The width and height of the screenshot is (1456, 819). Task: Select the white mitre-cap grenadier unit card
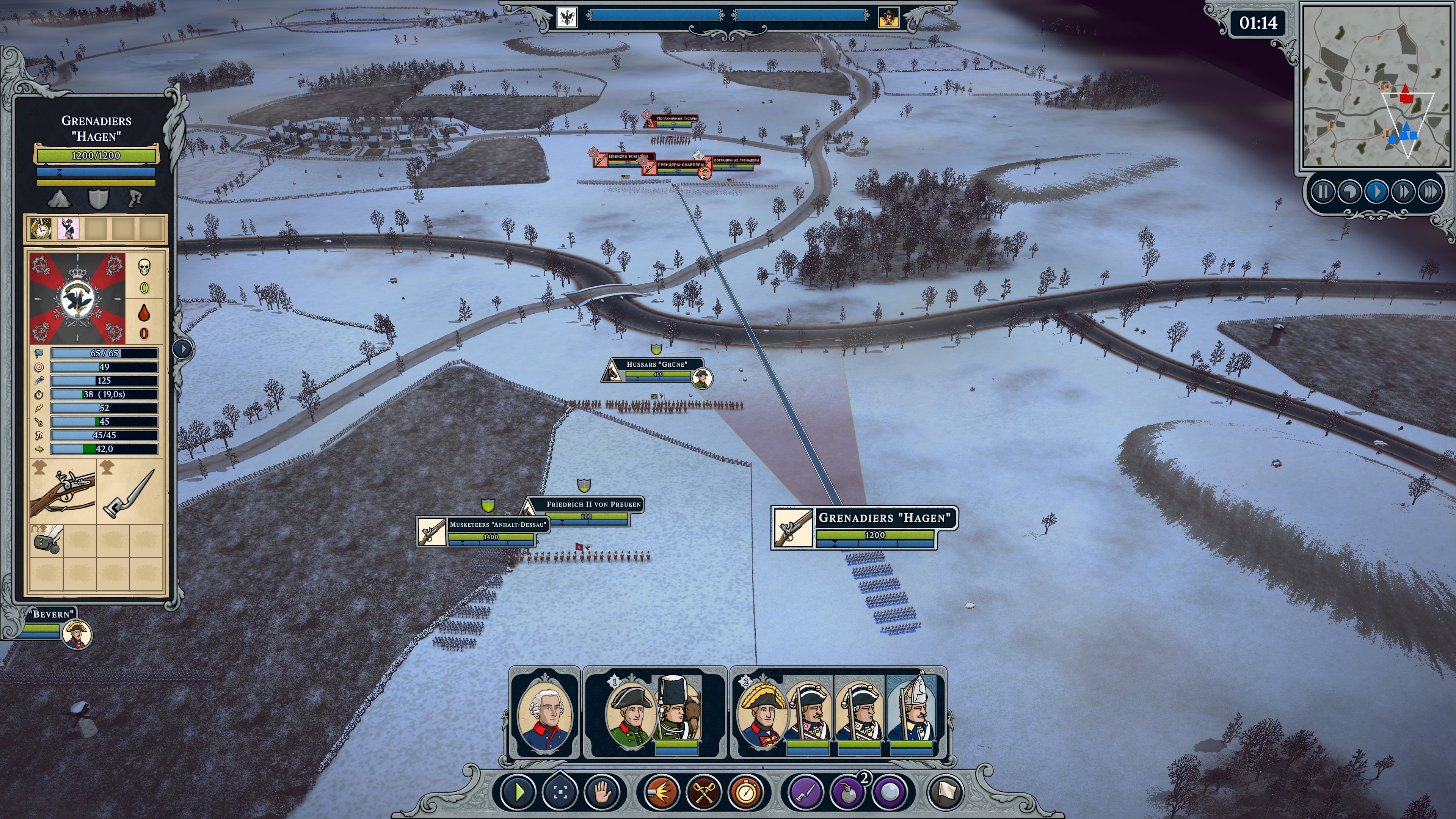tap(911, 714)
